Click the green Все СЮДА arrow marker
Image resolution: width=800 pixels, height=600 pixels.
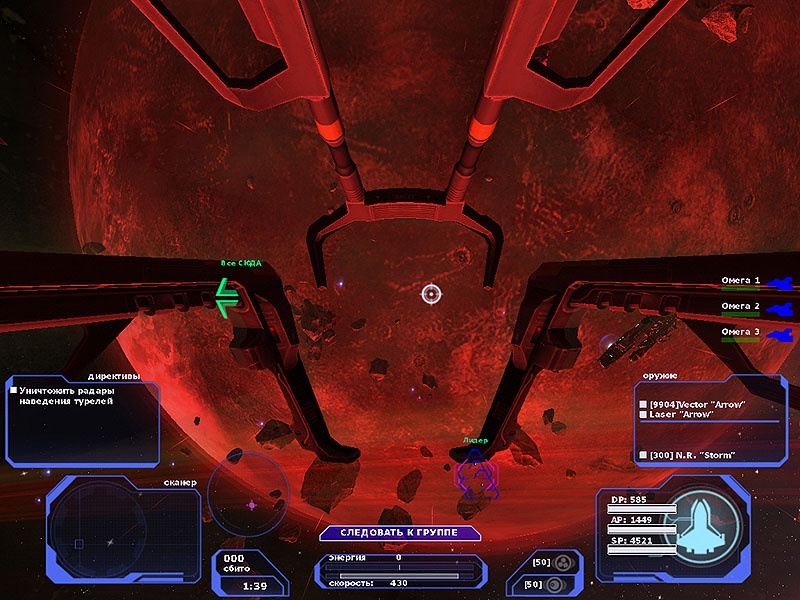click(228, 297)
